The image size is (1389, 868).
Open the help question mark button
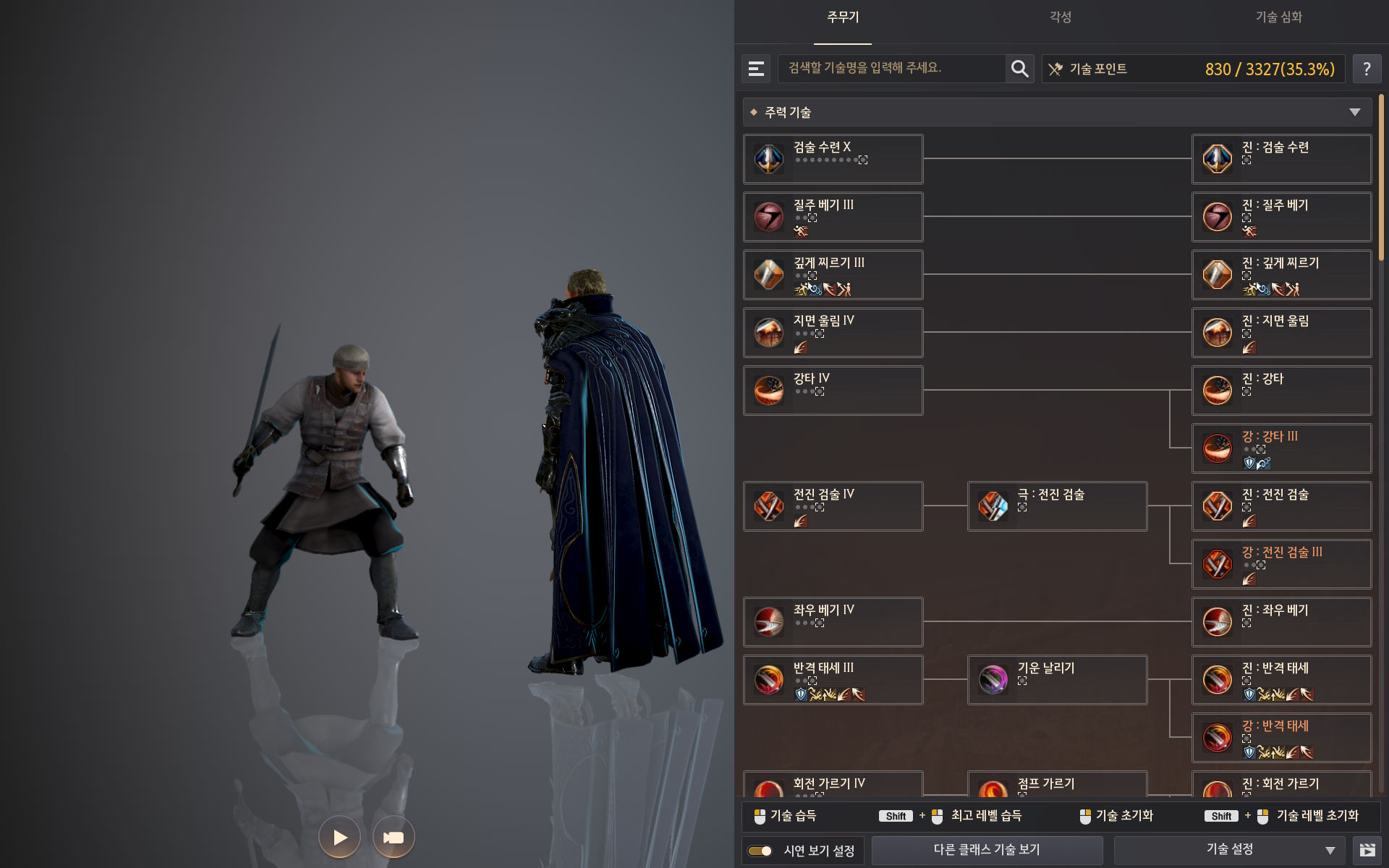[1367, 69]
